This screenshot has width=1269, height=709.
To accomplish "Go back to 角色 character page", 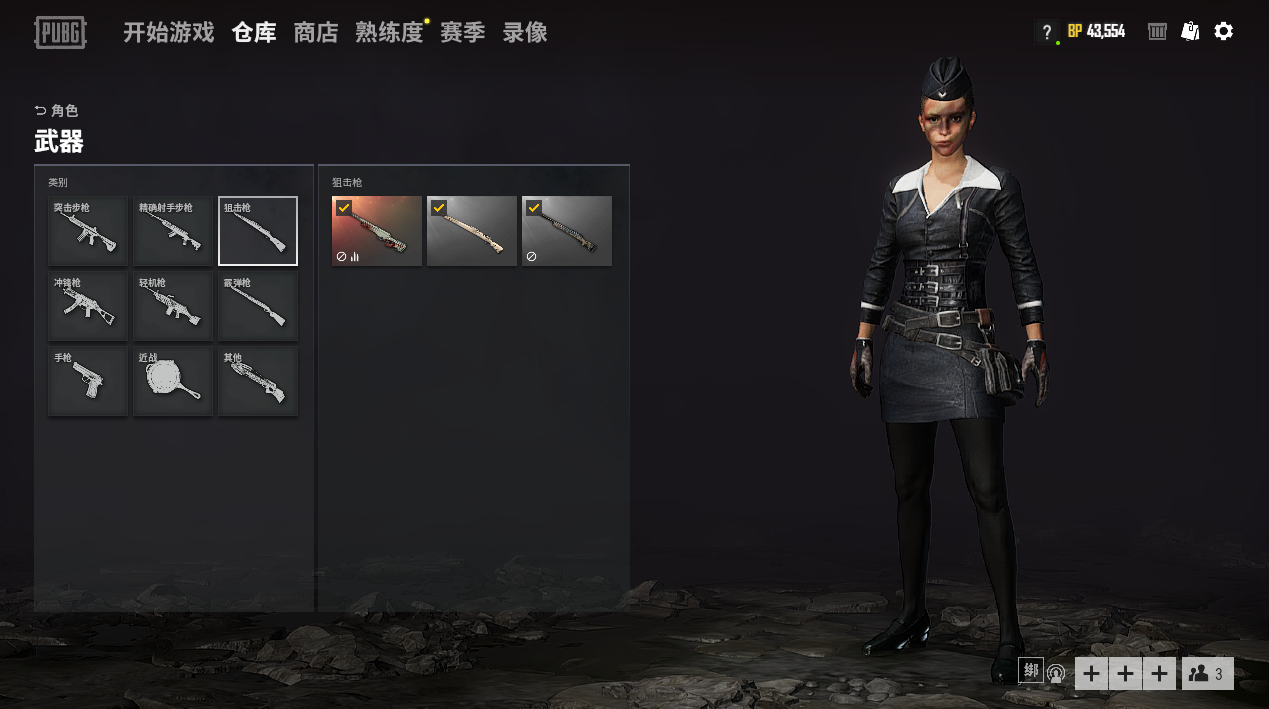I will click(57, 111).
